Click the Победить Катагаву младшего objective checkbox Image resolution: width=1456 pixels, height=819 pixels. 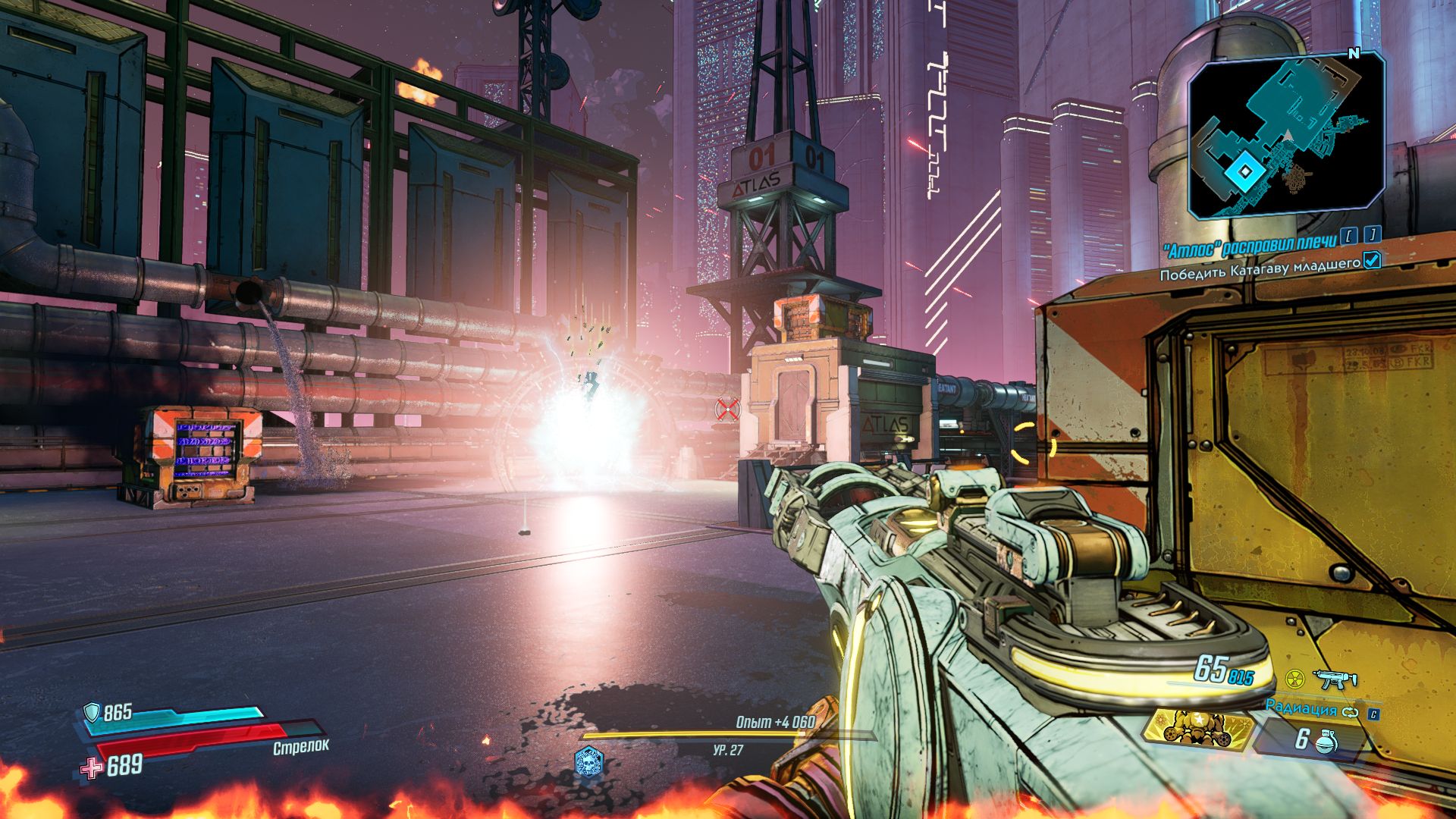tap(1372, 261)
